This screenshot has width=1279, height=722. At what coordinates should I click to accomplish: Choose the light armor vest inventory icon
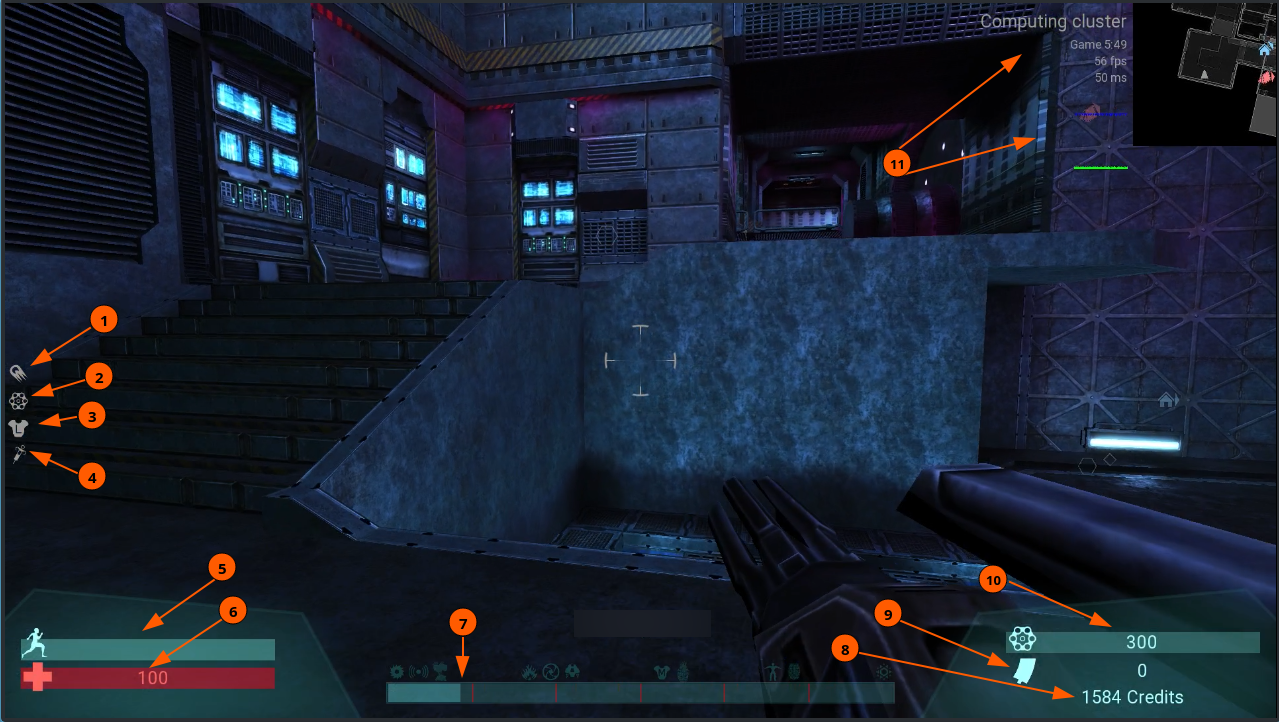pyautogui.click(x=18, y=427)
